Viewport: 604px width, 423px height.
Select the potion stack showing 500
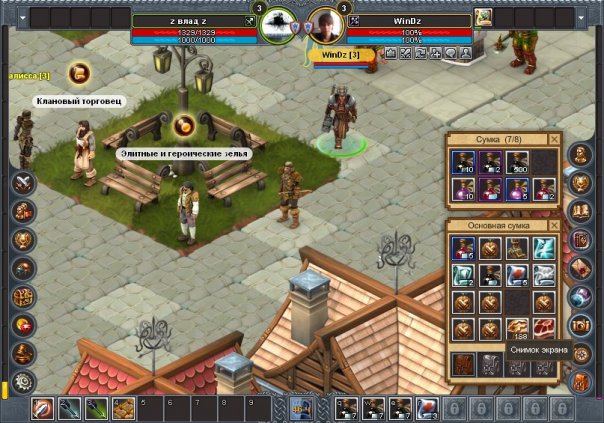[517, 163]
